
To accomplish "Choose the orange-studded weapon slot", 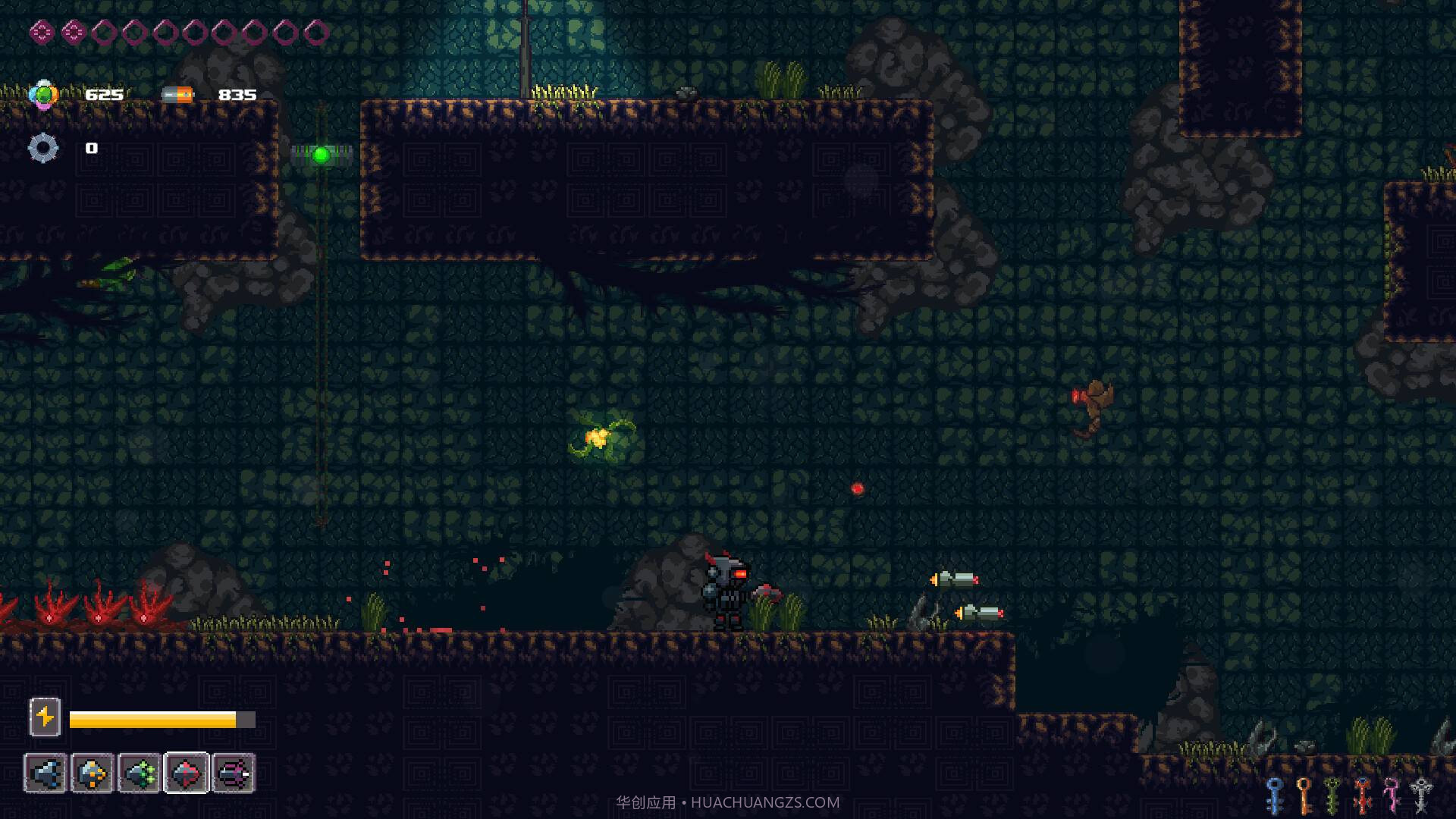I will pos(93,773).
